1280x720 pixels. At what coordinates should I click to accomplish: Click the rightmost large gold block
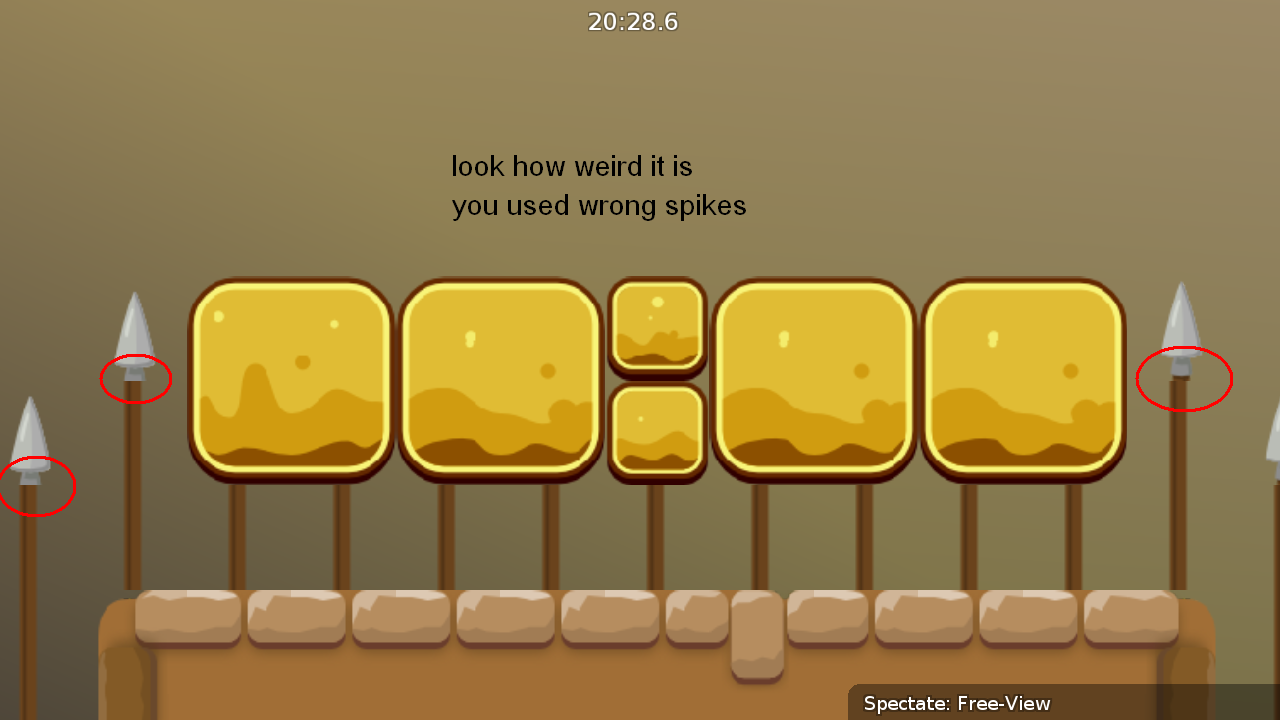pos(1024,380)
